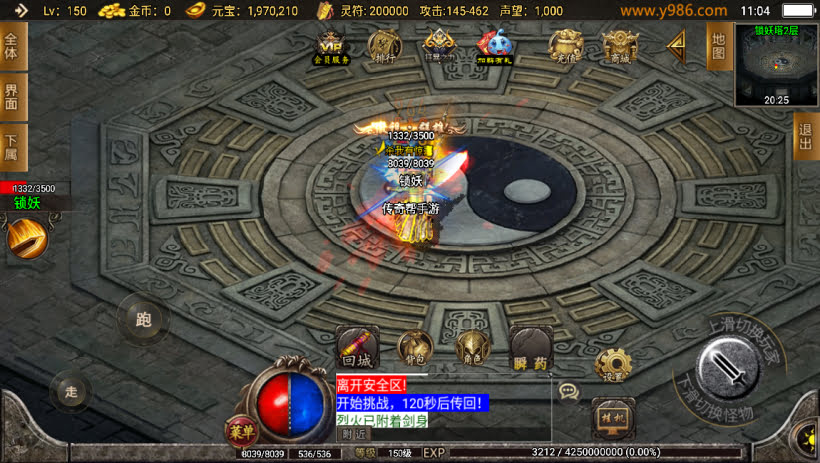This screenshot has width=820, height=463.
Task: Select the 界面 tab
Action: [x=12, y=97]
